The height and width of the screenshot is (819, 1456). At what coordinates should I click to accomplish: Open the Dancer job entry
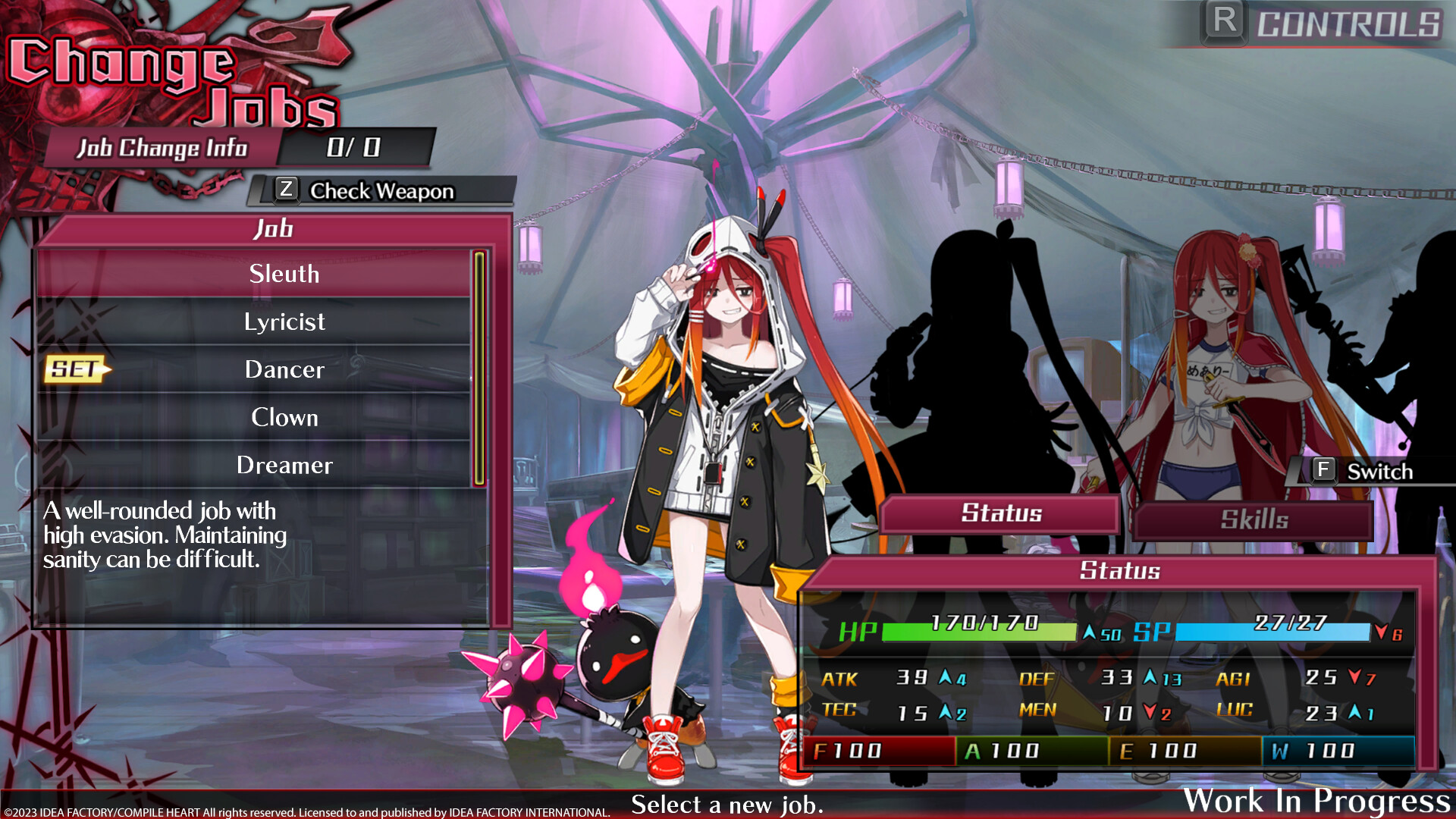pos(284,370)
